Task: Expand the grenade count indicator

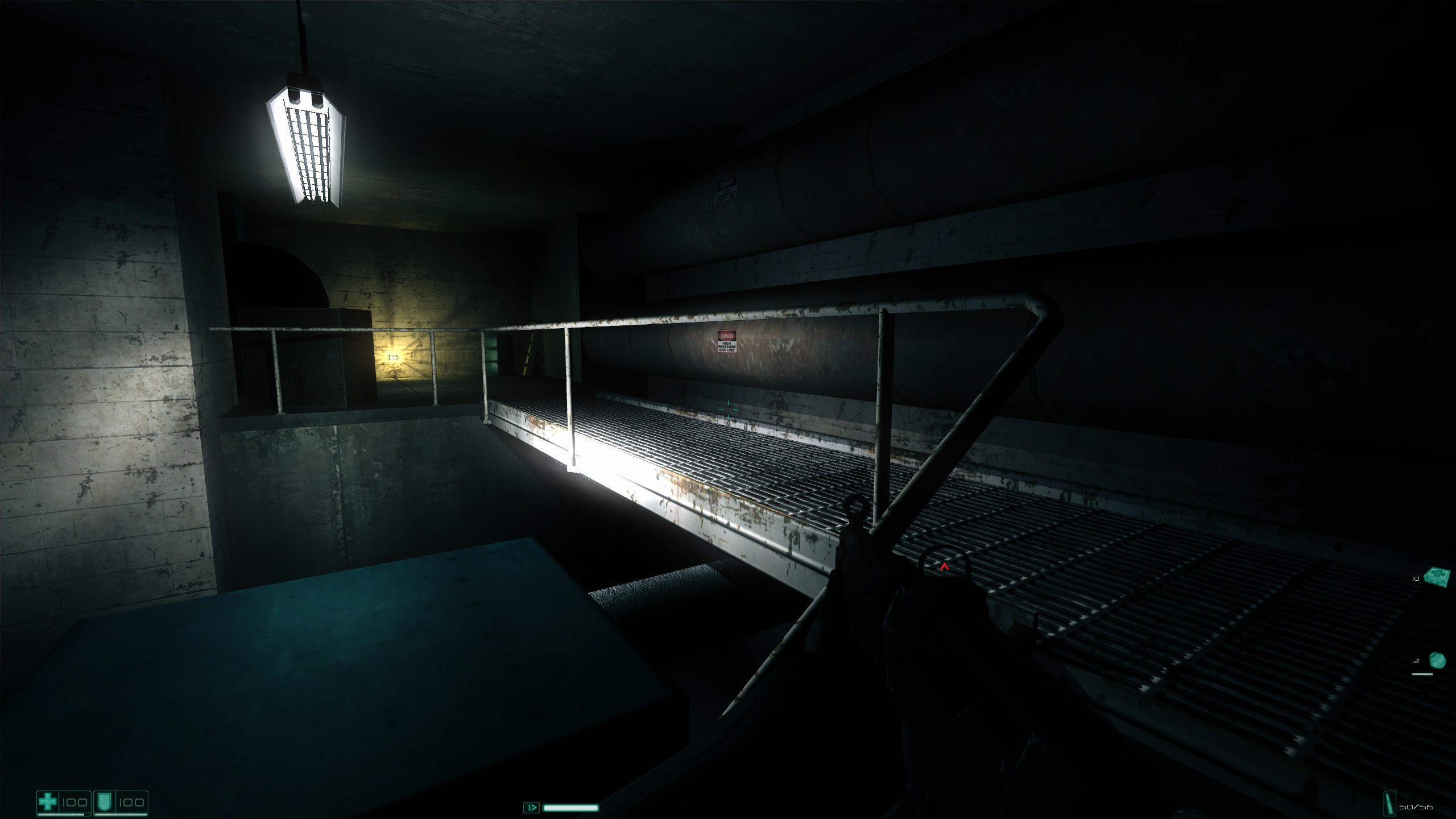Action: coord(1416,661)
